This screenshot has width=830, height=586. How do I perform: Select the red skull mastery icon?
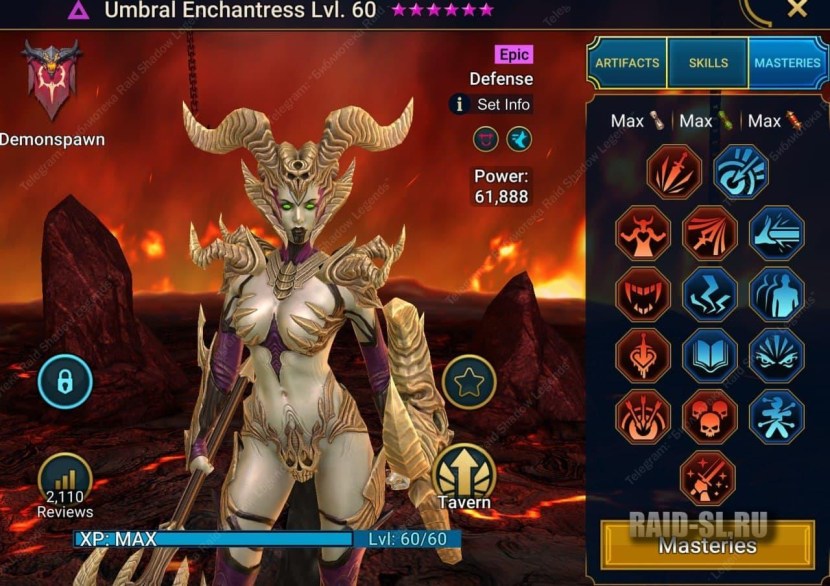click(709, 417)
